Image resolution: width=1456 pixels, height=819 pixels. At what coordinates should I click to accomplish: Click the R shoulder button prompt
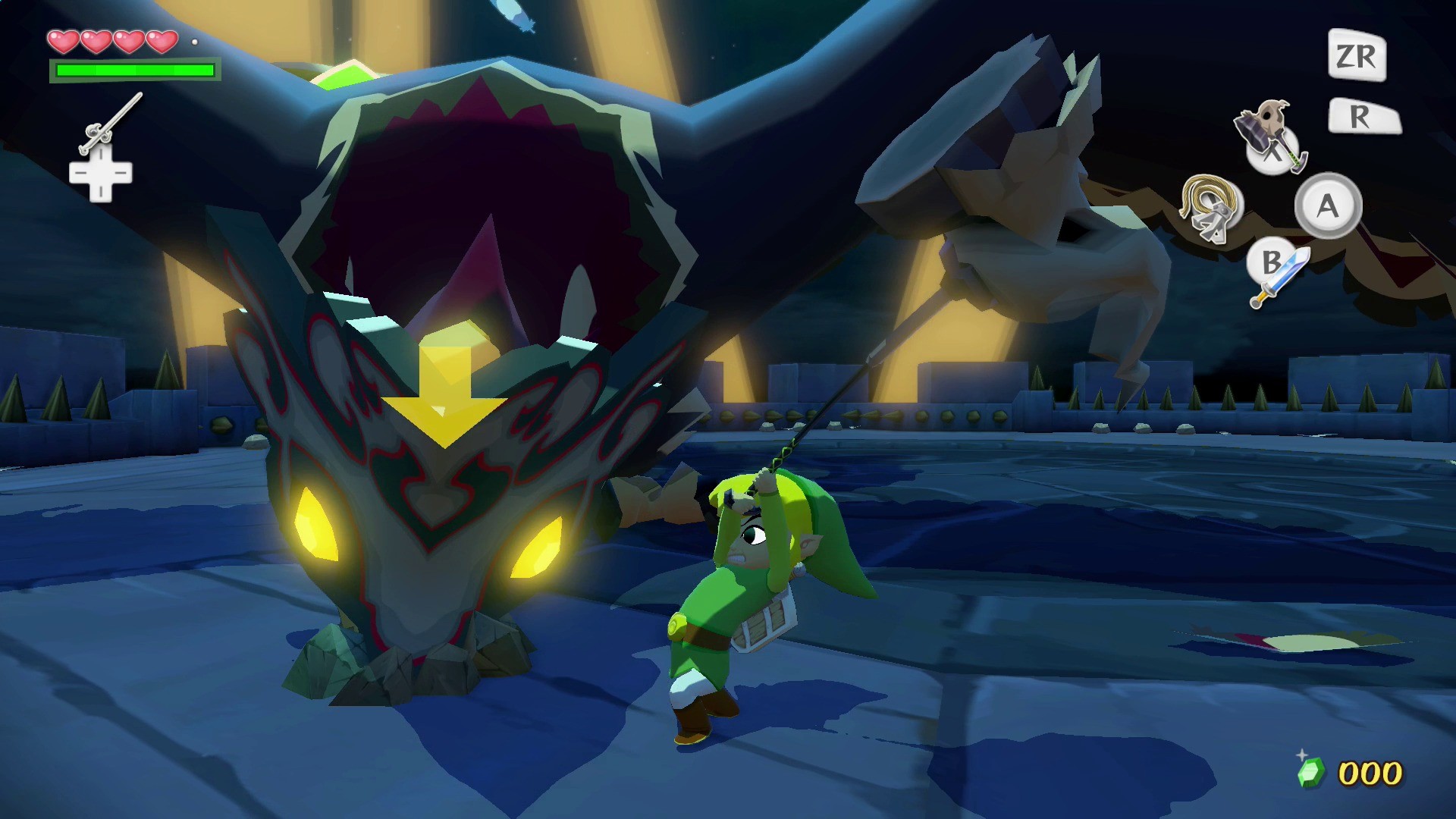pos(1365,115)
